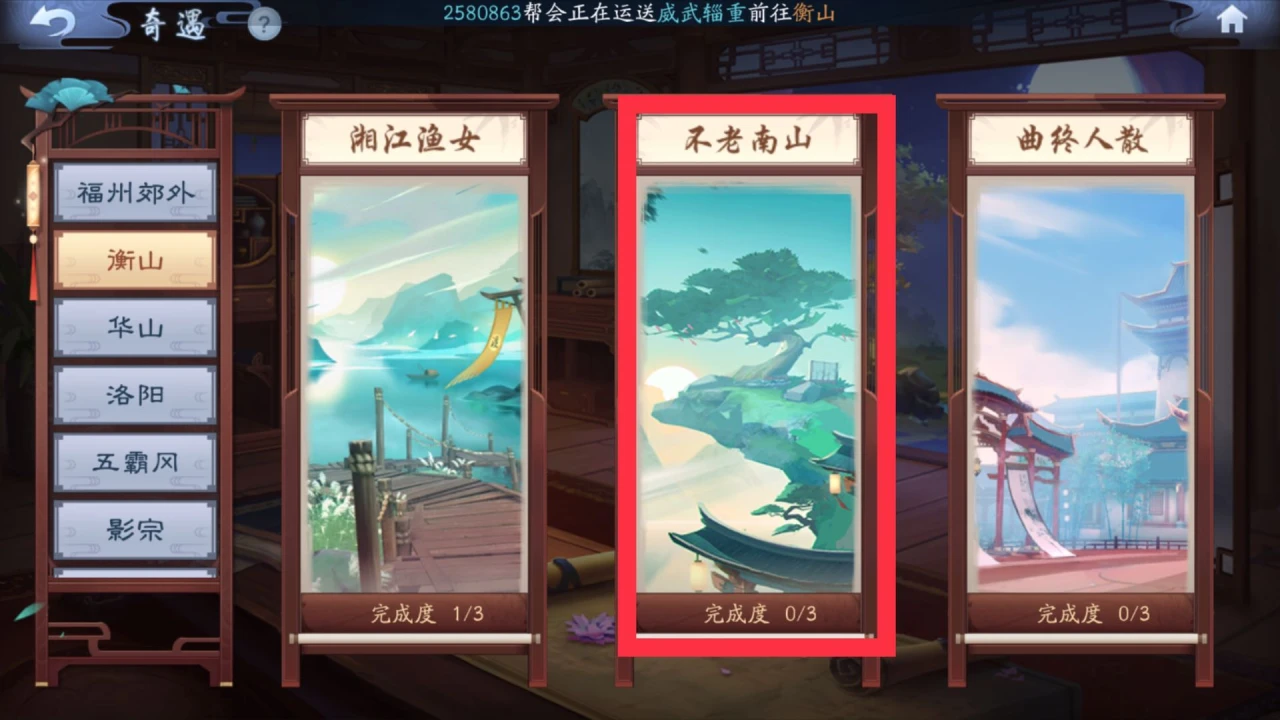The image size is (1280, 720).
Task: Open the question mark help icon
Action: (263, 26)
